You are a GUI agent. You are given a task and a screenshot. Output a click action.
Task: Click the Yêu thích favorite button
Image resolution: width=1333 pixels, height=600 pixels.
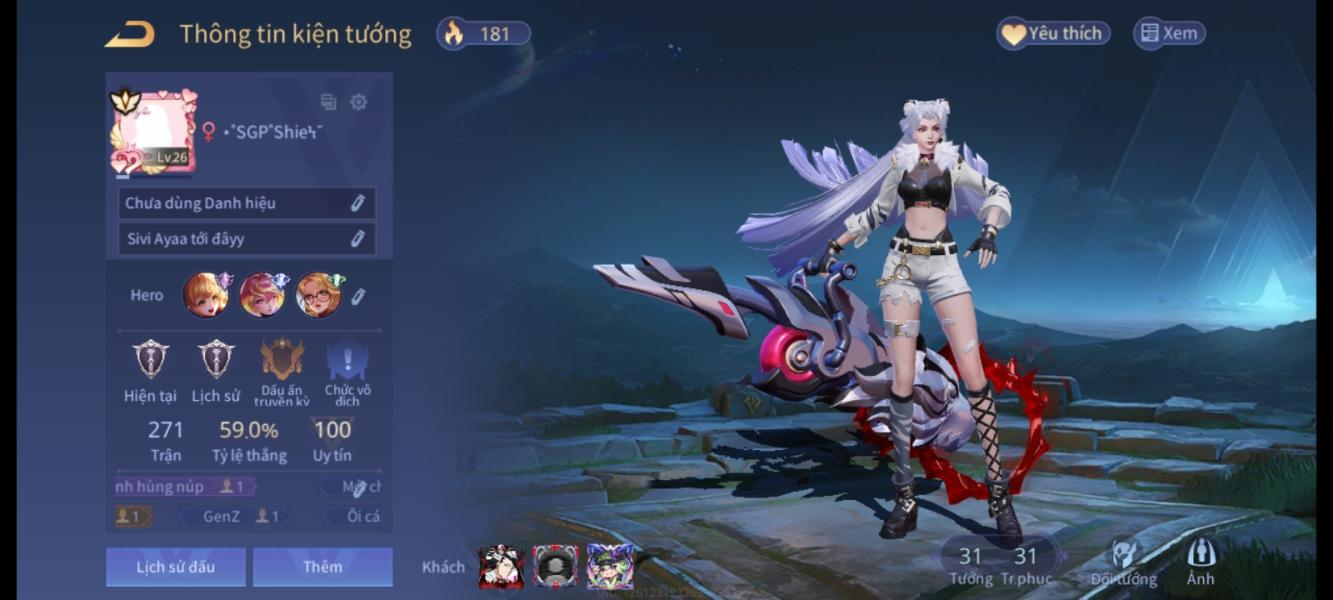point(1053,33)
